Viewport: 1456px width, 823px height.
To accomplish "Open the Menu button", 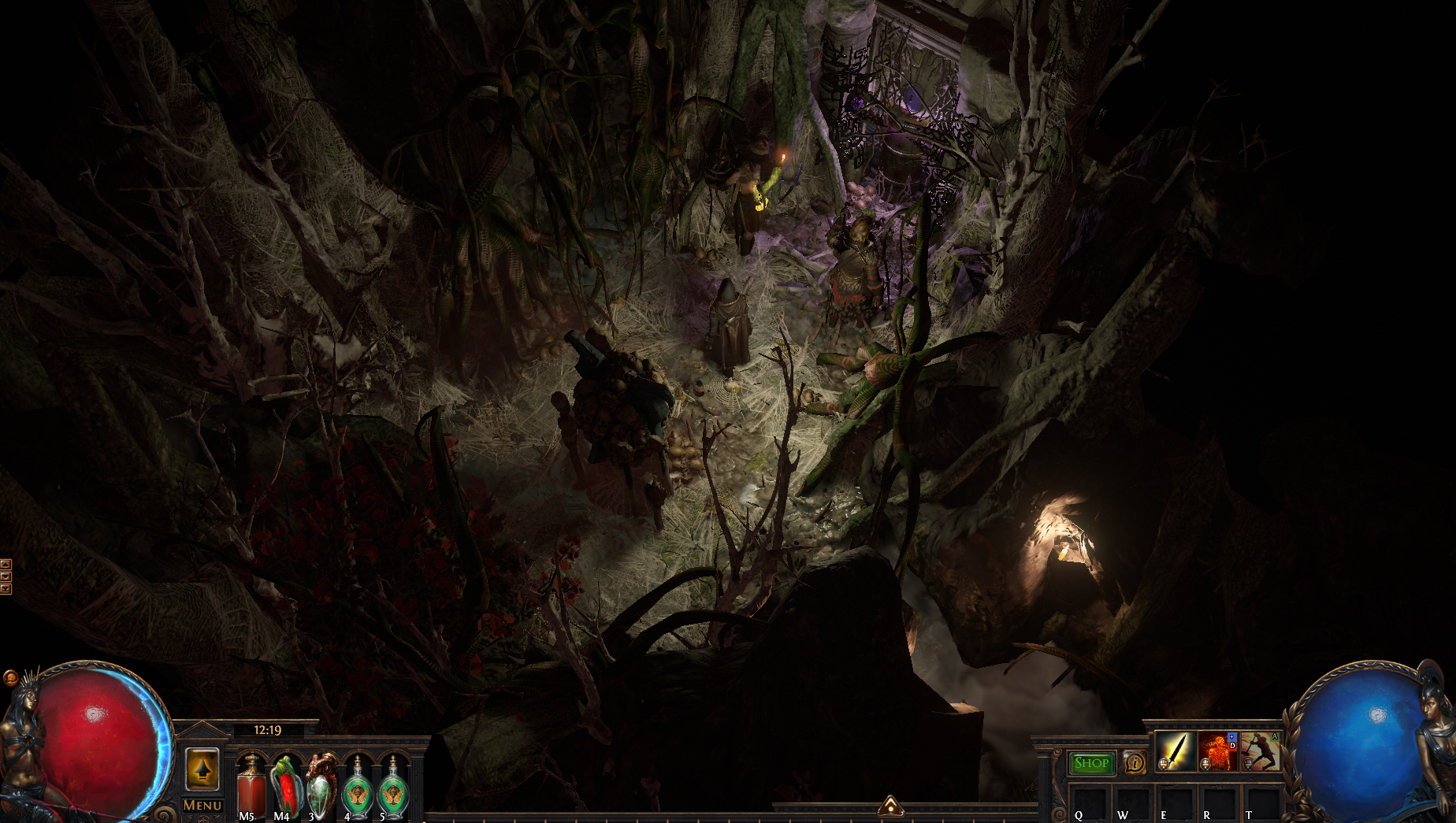I will (x=202, y=805).
